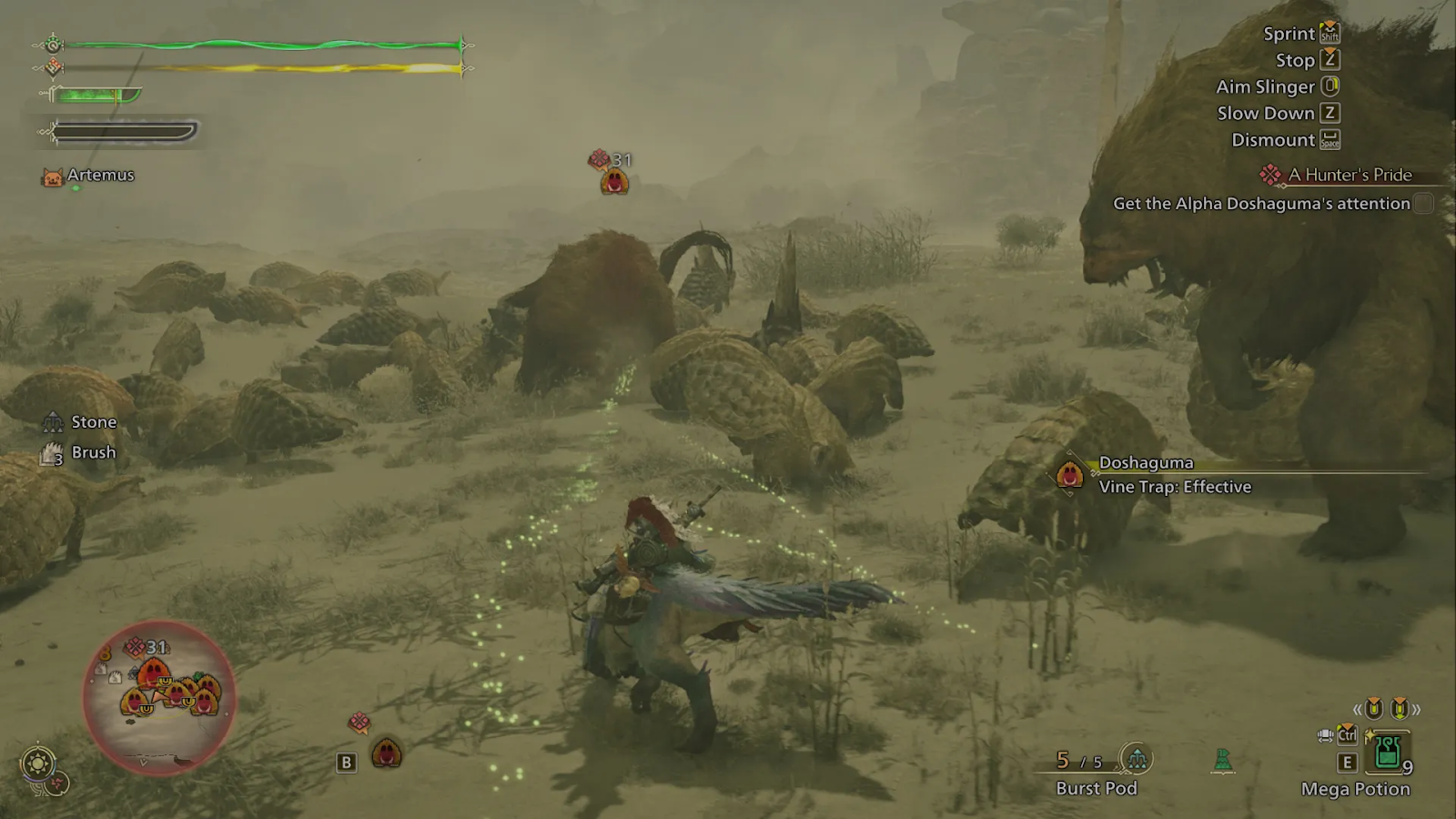
Task: Select the Mega Potion item slot
Action: pos(1387,753)
